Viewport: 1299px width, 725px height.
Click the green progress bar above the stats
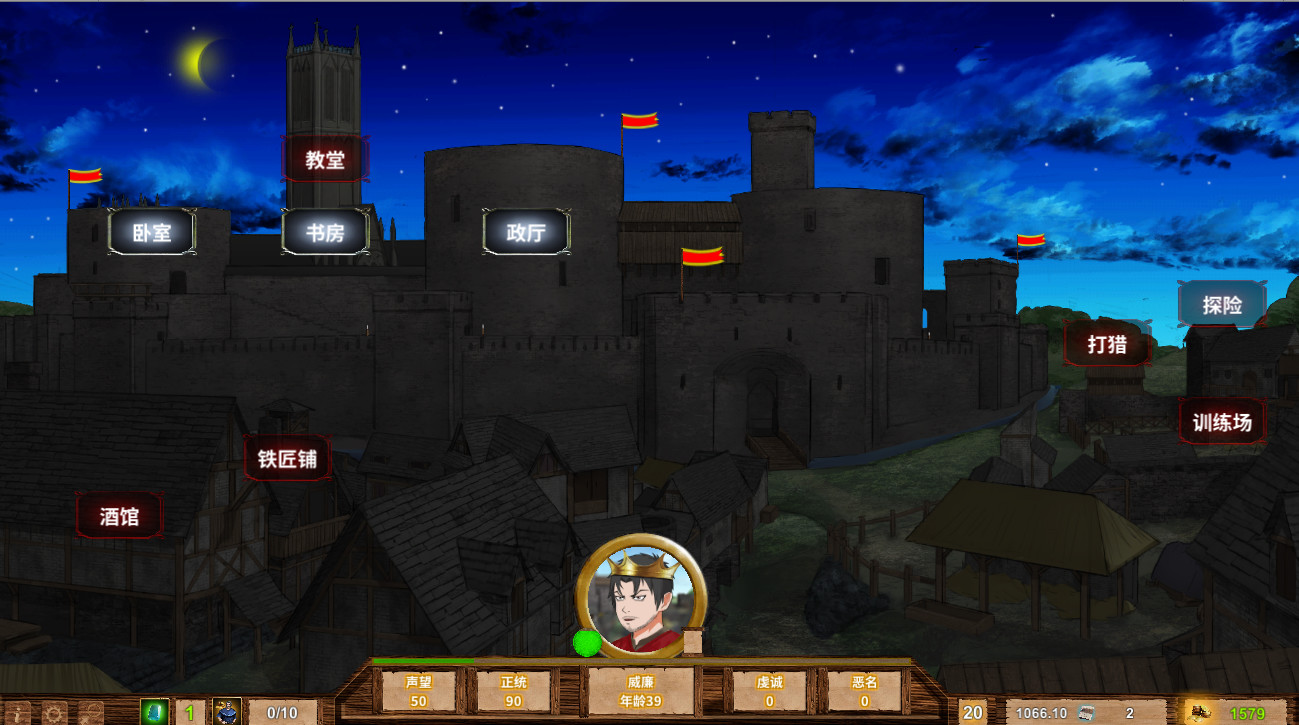(x=420, y=661)
